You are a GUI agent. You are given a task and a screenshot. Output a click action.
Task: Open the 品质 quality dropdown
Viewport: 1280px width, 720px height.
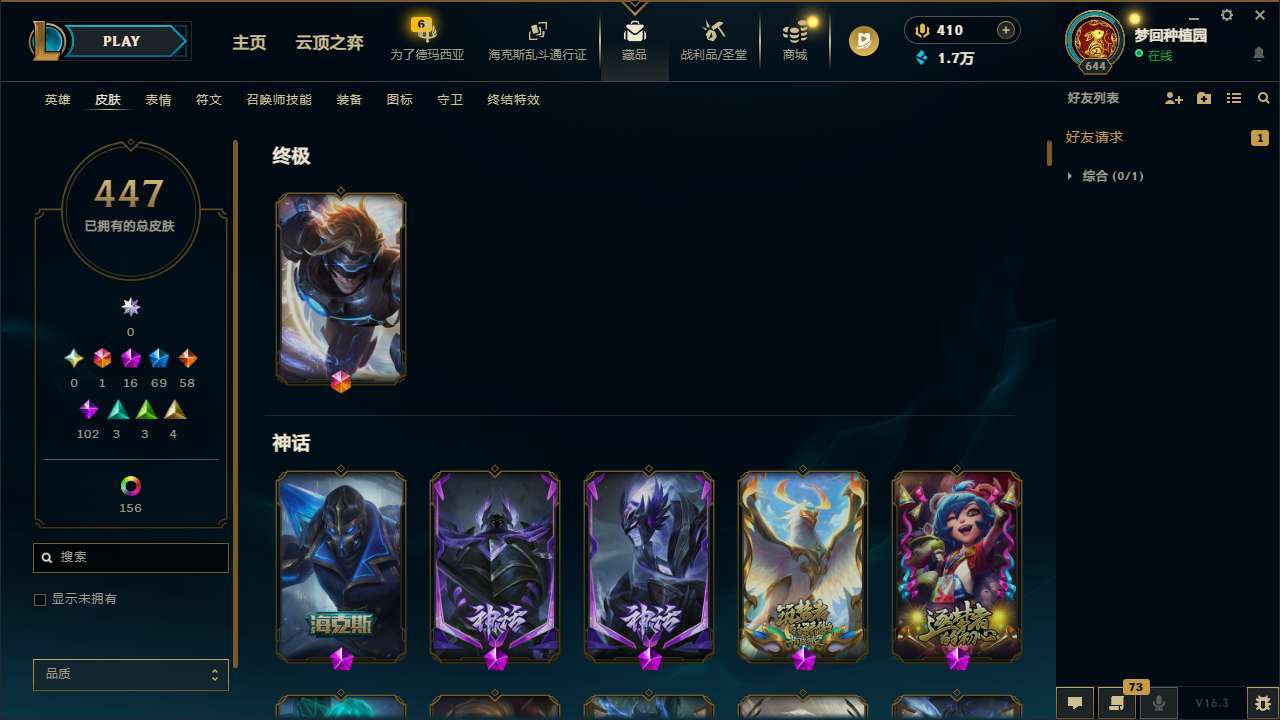[x=130, y=674]
